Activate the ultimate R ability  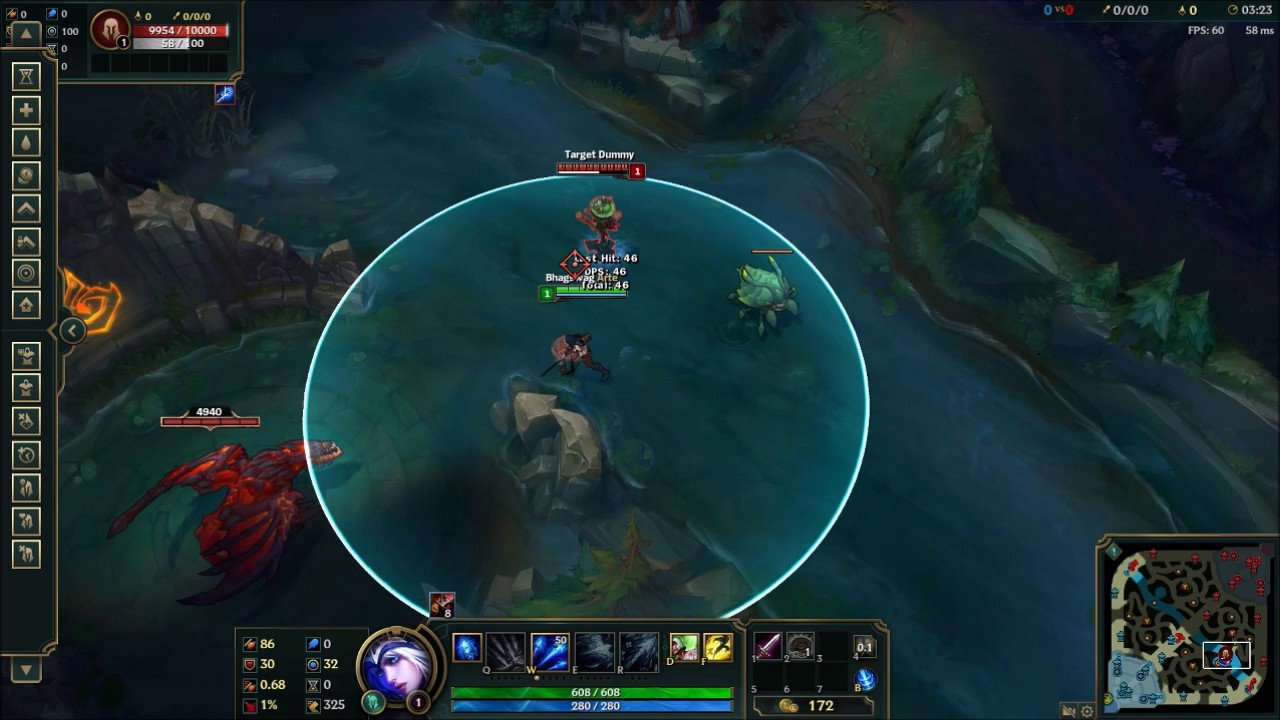click(640, 650)
